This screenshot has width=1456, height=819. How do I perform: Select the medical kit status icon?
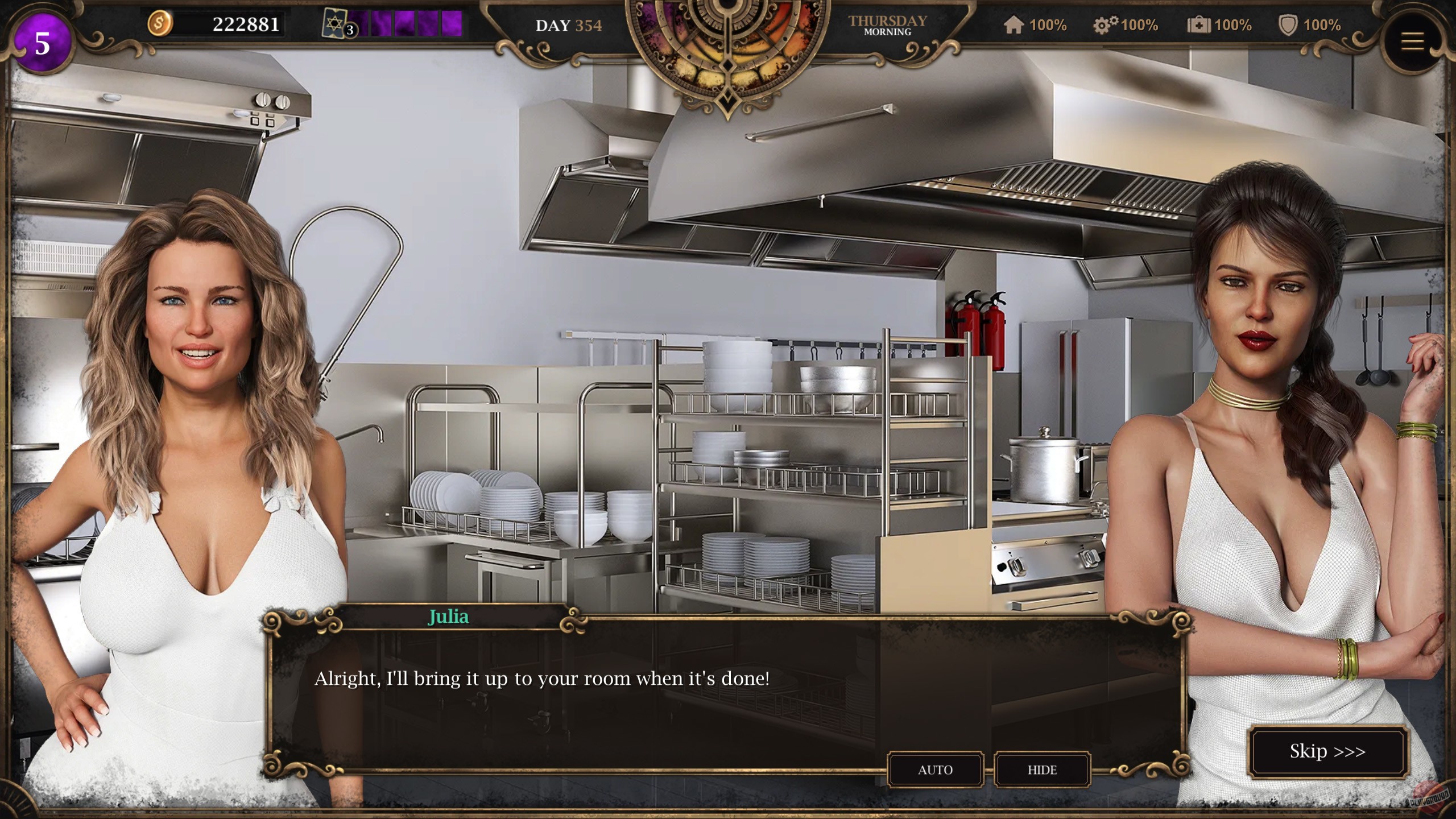[1199, 25]
